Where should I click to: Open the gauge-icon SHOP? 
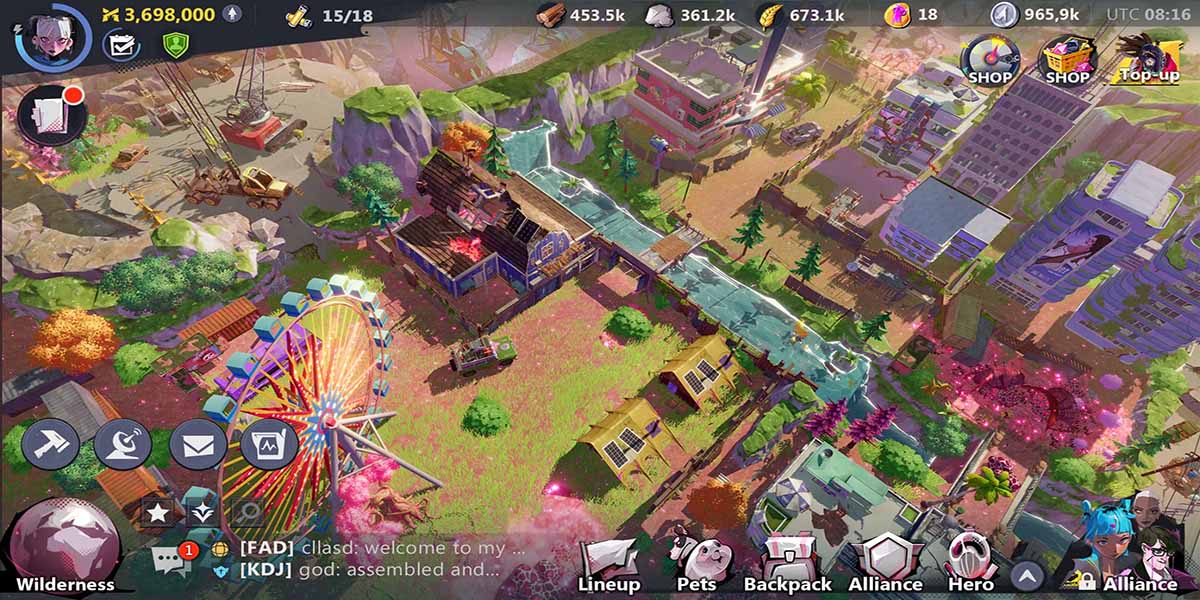[x=989, y=60]
